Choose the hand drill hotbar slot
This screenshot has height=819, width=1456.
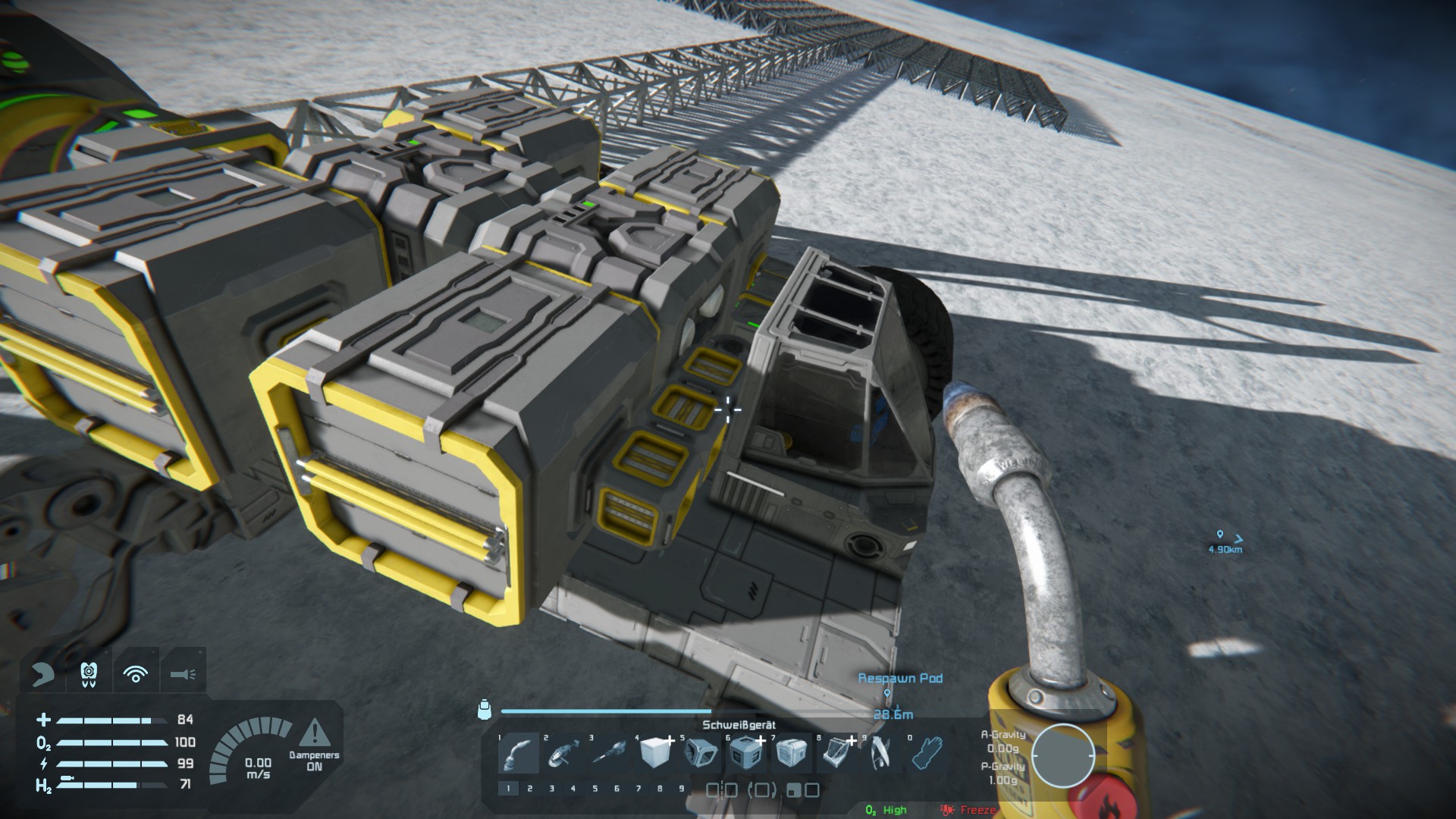[x=610, y=752]
